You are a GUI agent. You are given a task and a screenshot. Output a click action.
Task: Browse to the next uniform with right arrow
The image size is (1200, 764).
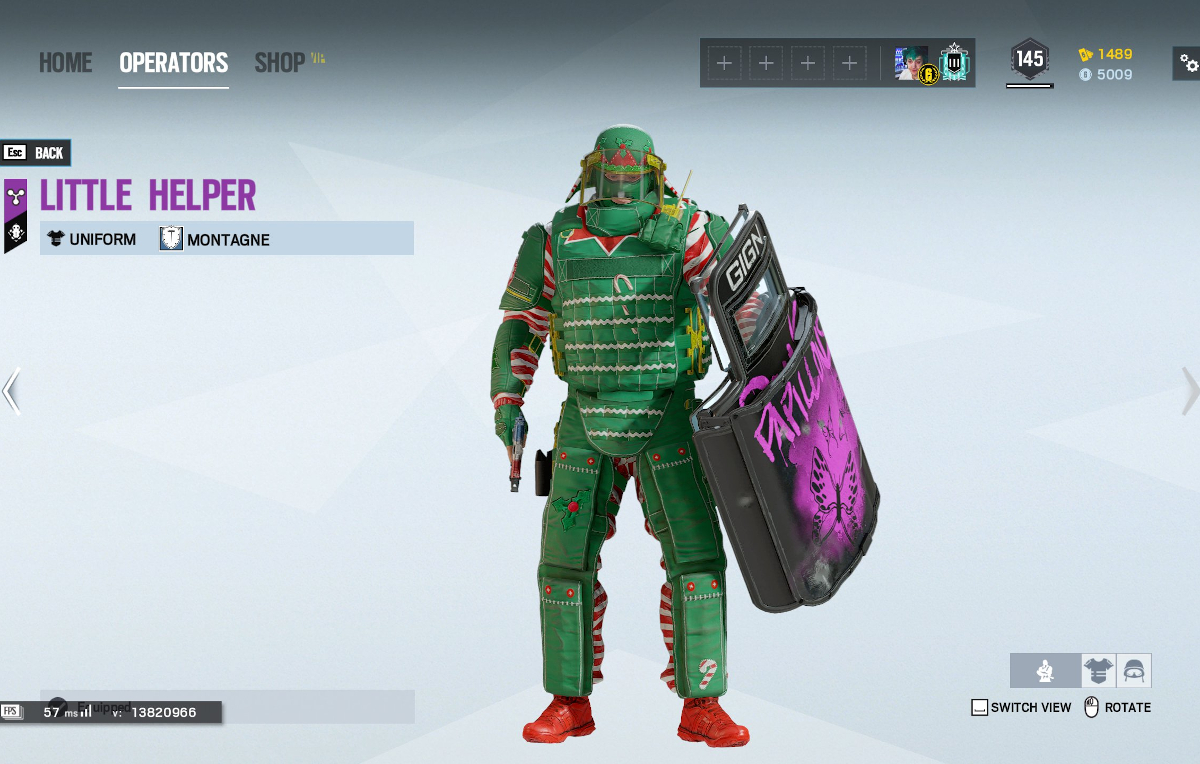tap(1189, 391)
